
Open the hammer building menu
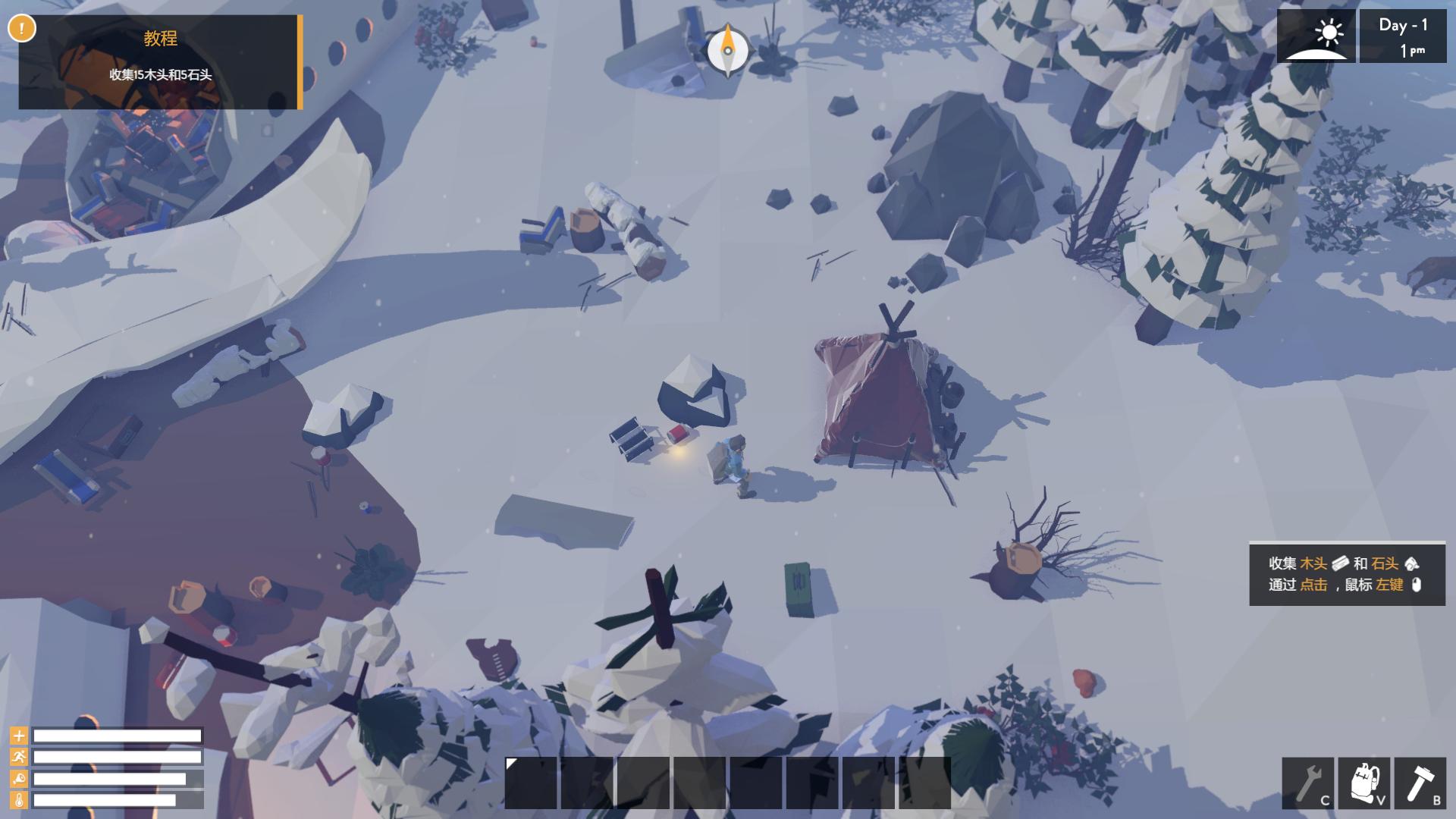coord(1420,783)
